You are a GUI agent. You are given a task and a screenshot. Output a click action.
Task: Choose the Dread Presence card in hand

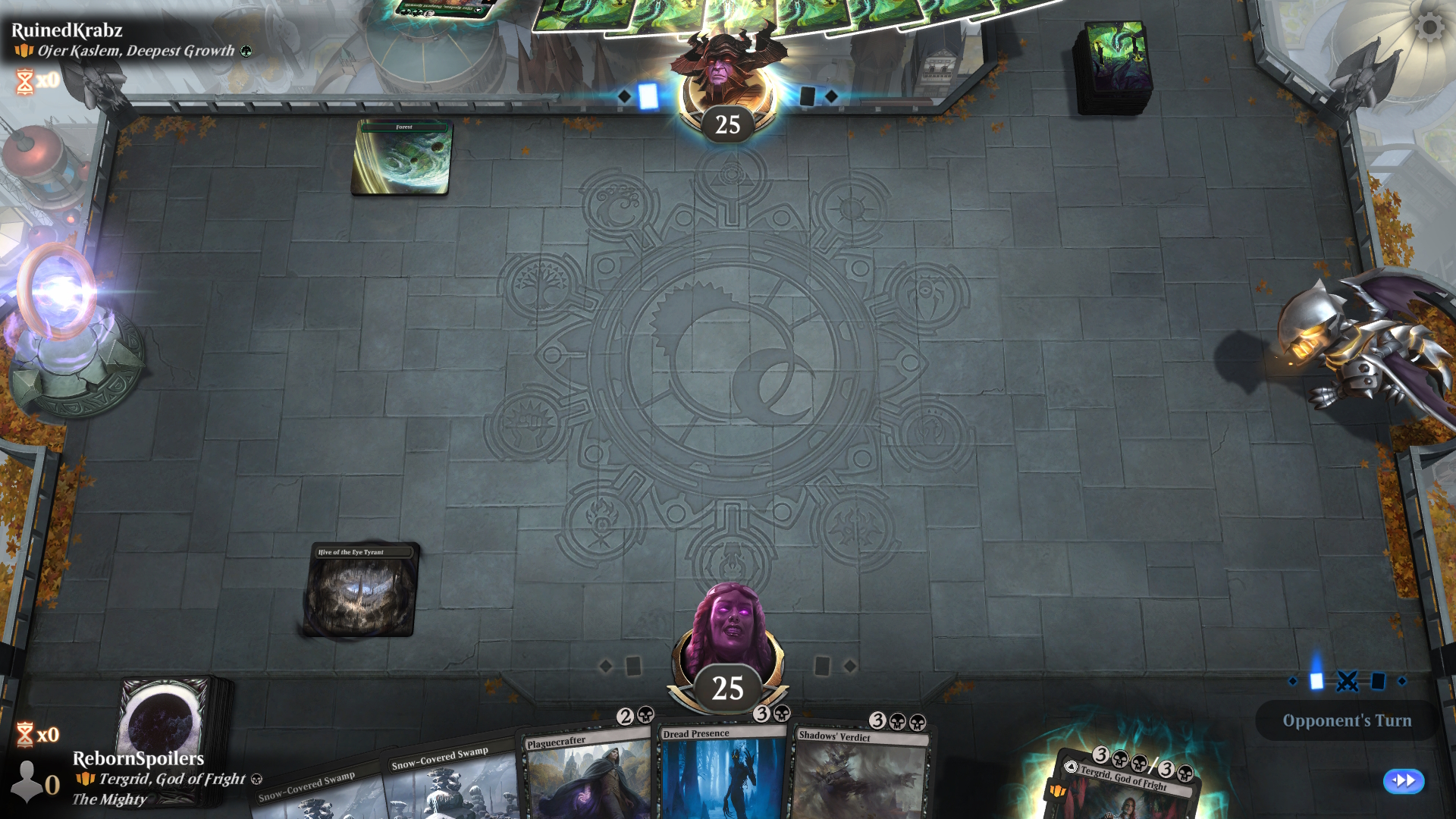click(x=722, y=773)
